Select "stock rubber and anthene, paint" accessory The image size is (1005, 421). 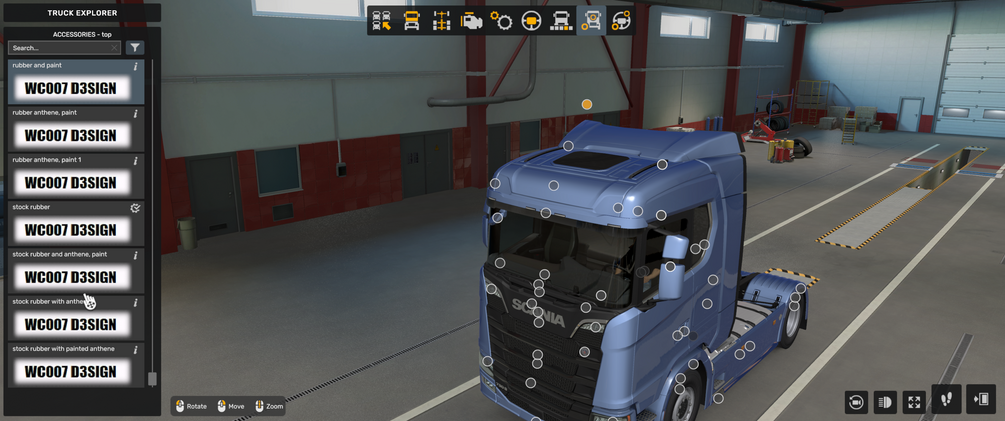(70, 277)
